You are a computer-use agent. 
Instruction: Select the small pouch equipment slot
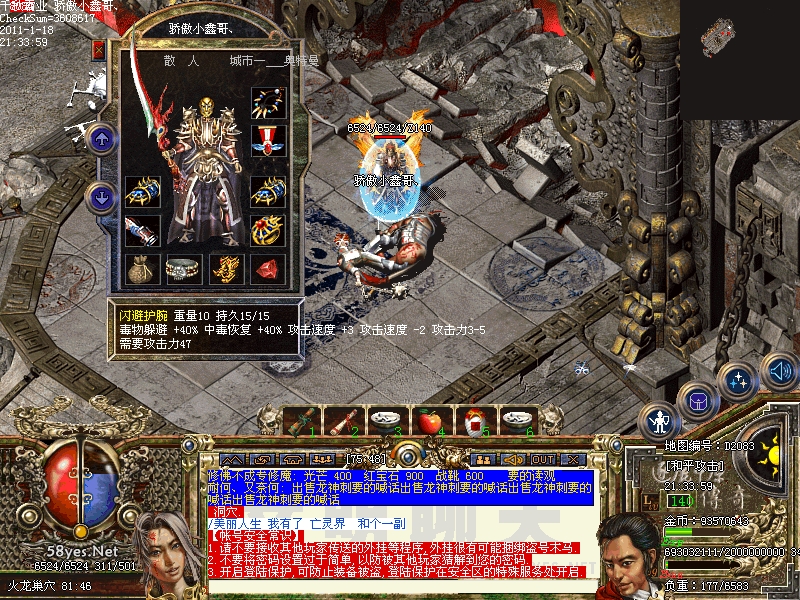(141, 268)
